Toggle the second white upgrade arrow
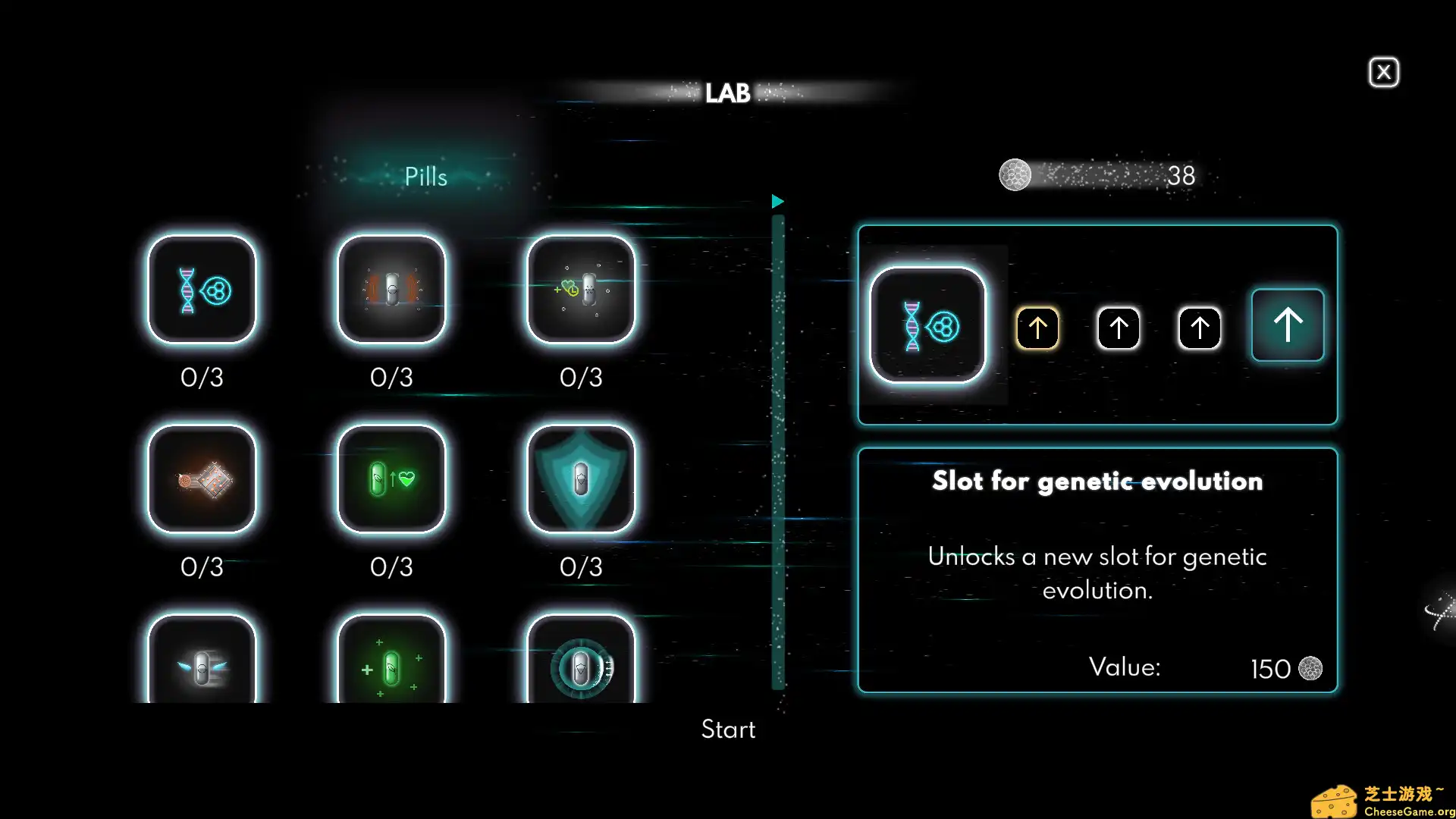 coord(1118,326)
